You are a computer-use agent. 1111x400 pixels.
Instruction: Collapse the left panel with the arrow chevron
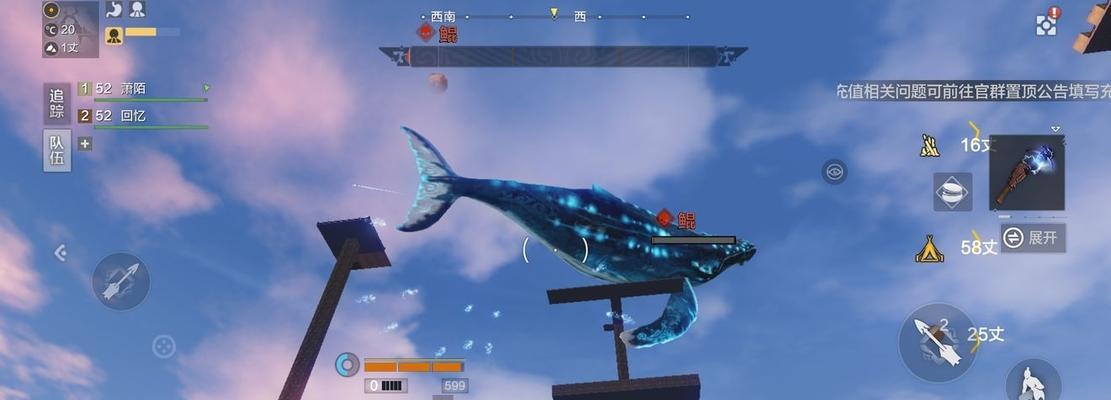coord(60,254)
